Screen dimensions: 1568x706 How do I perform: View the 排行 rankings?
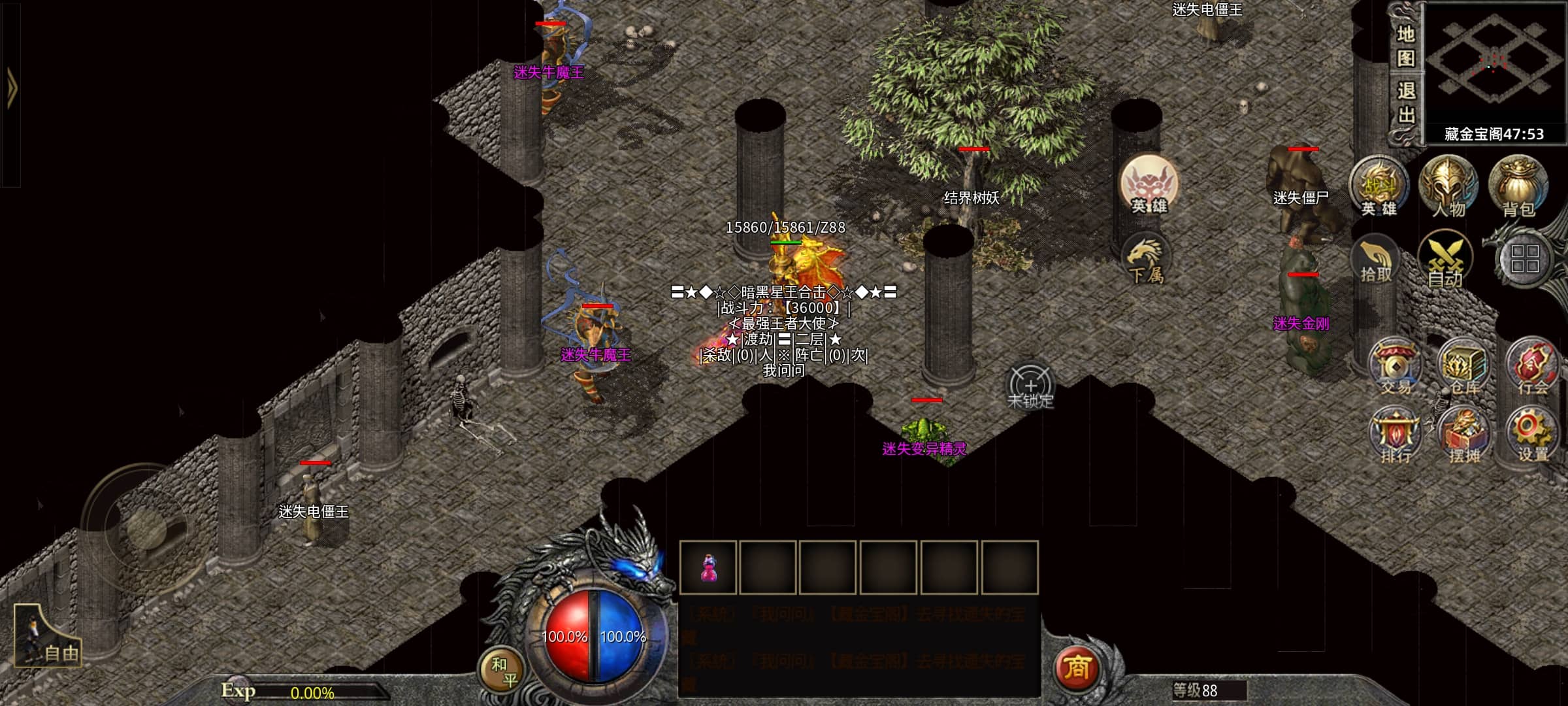1396,436
